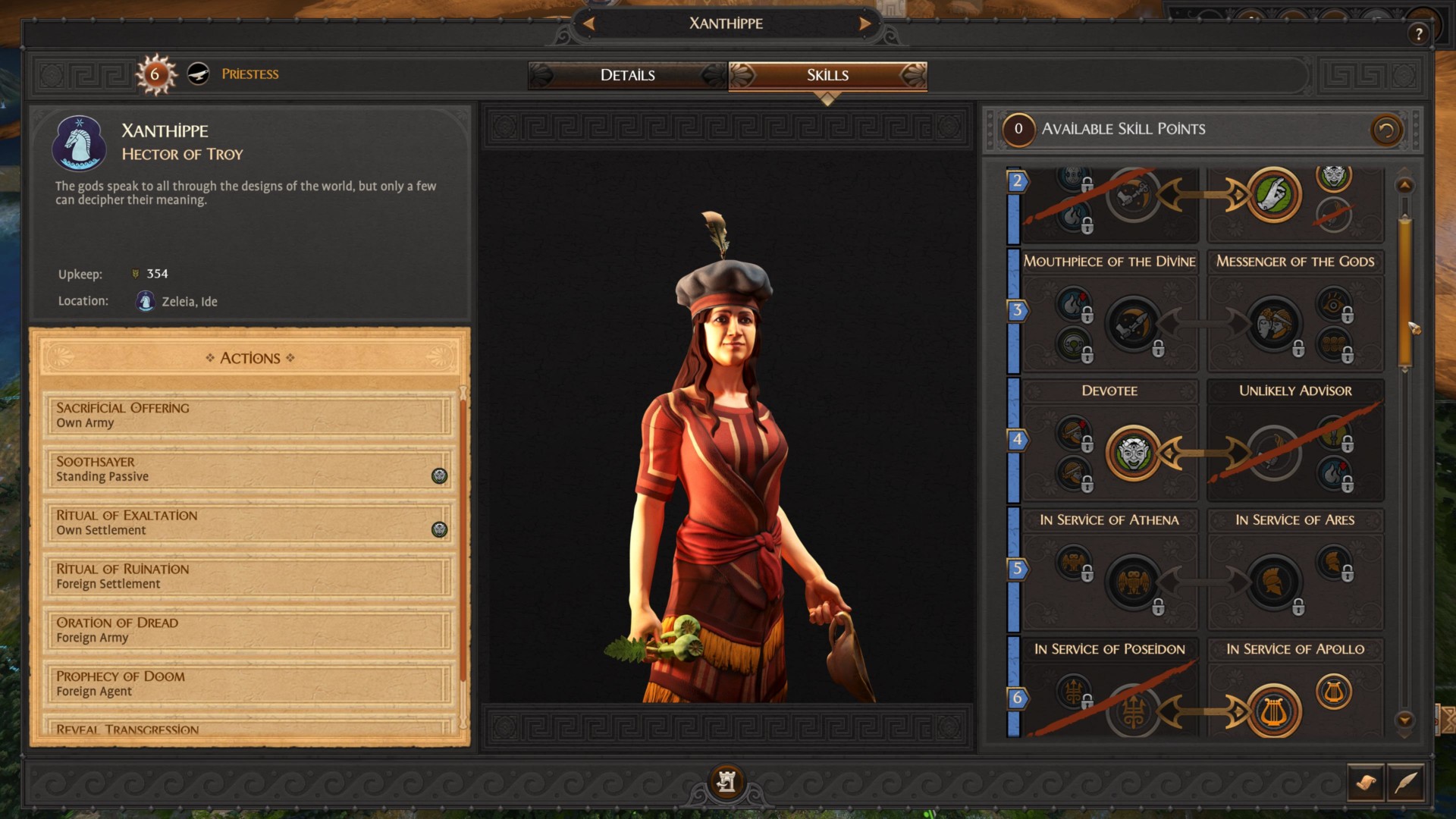This screenshot has height=819, width=1456.
Task: Click the tower icon at bottom center
Action: pos(726,781)
